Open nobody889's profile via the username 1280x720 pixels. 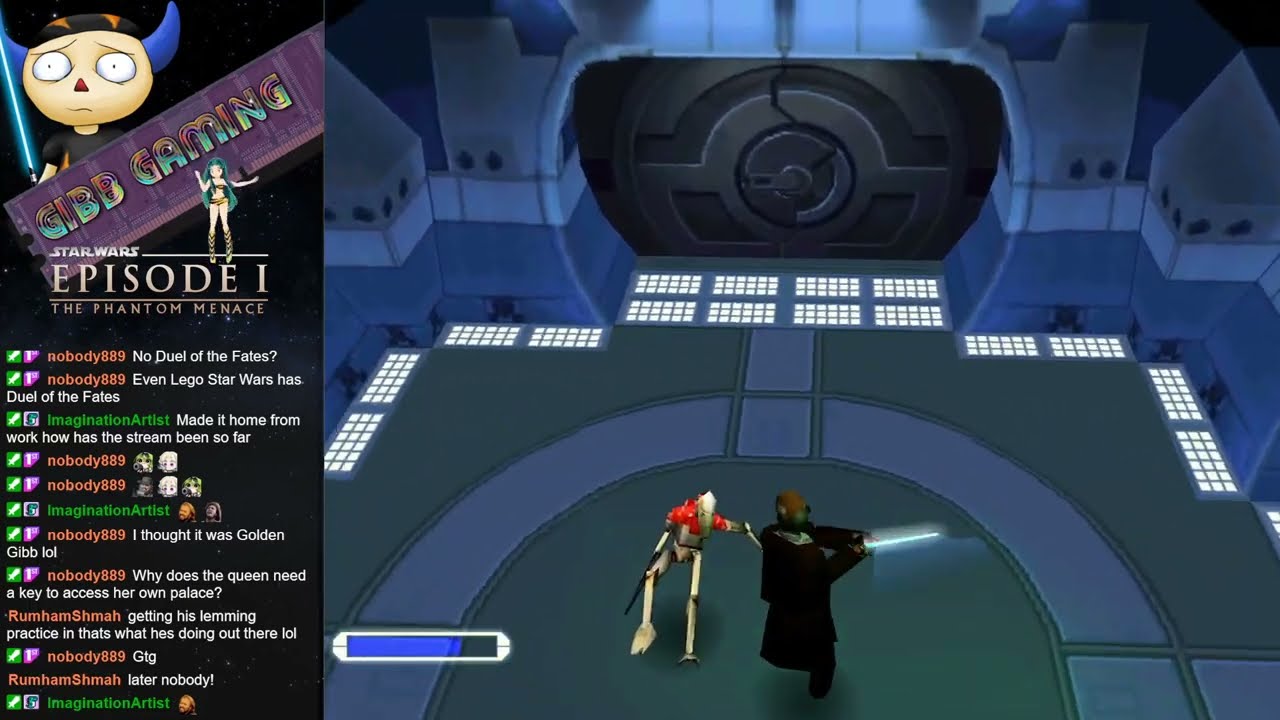(85, 356)
